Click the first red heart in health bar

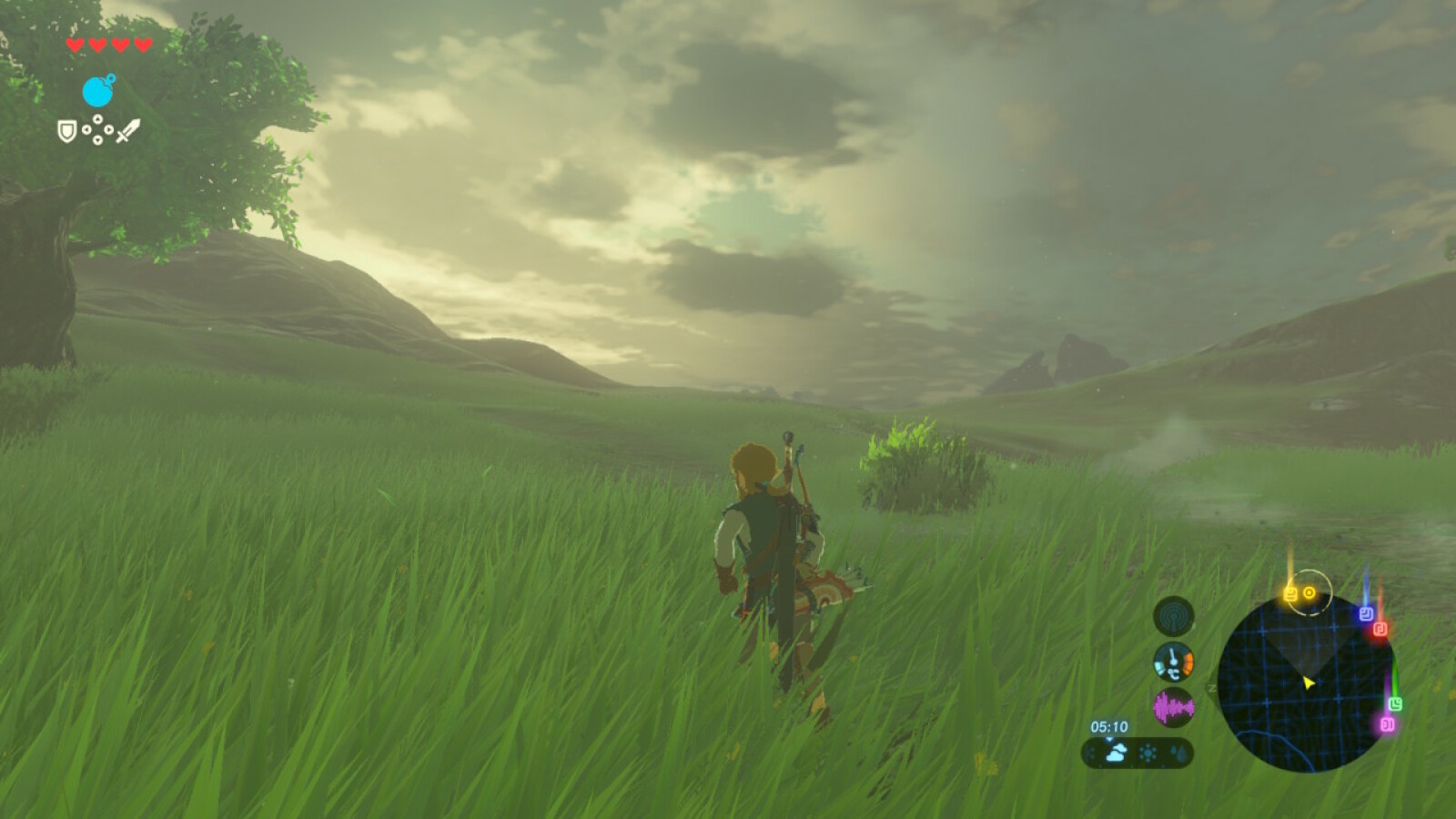[x=75, y=45]
